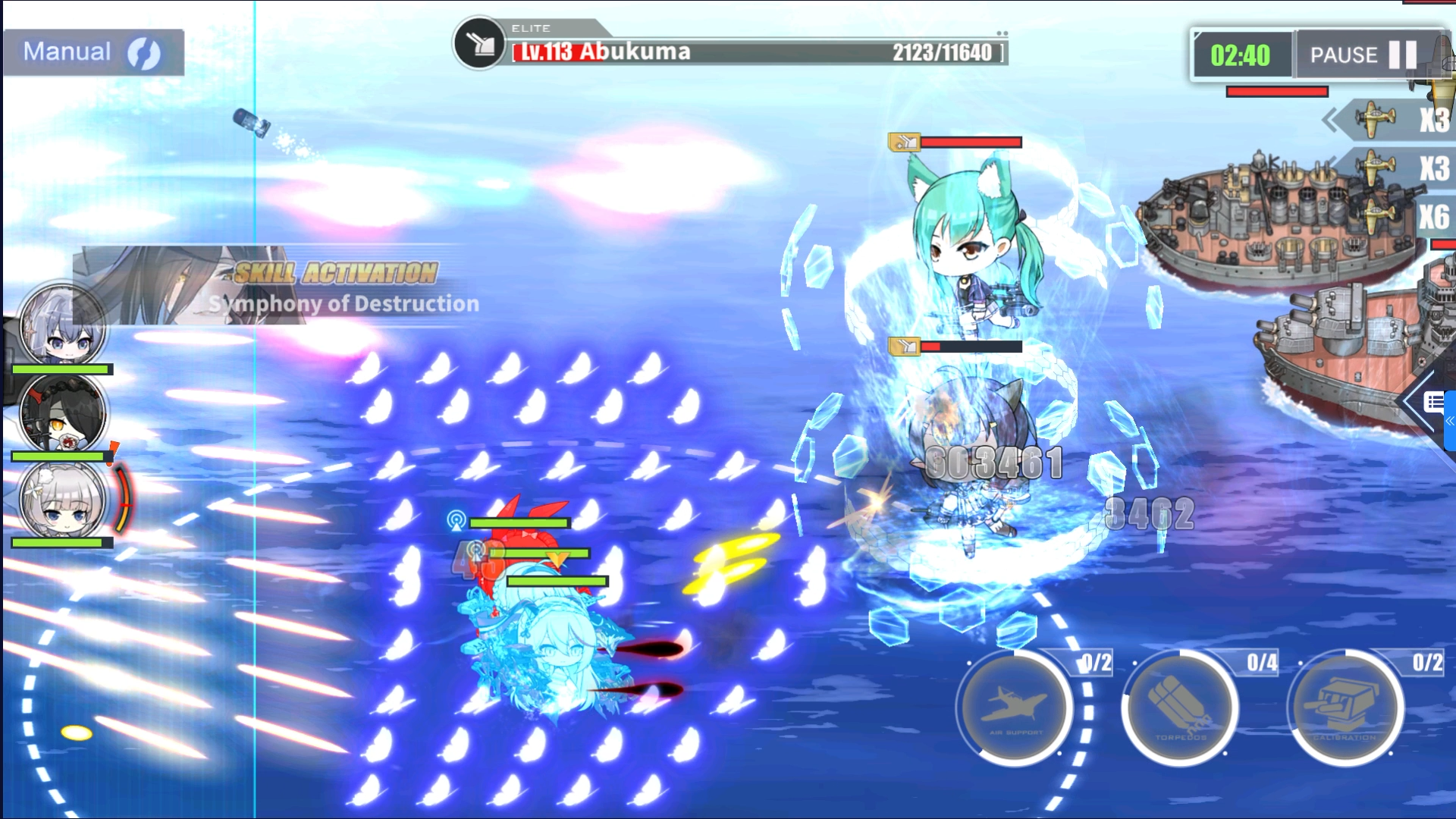This screenshot has width=1456, height=819.
Task: Select the Symphony of Destruction notification
Action: (x=343, y=304)
